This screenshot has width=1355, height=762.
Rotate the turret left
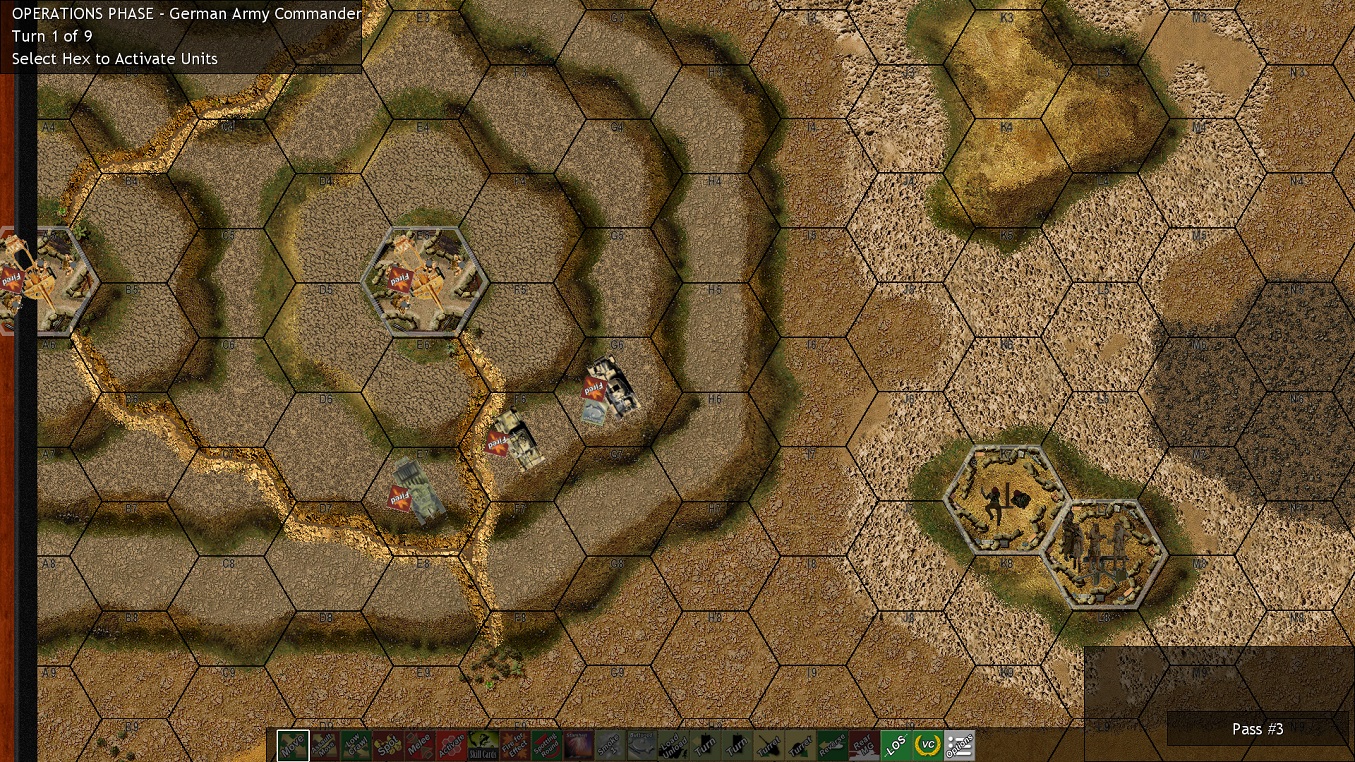pyautogui.click(x=767, y=745)
